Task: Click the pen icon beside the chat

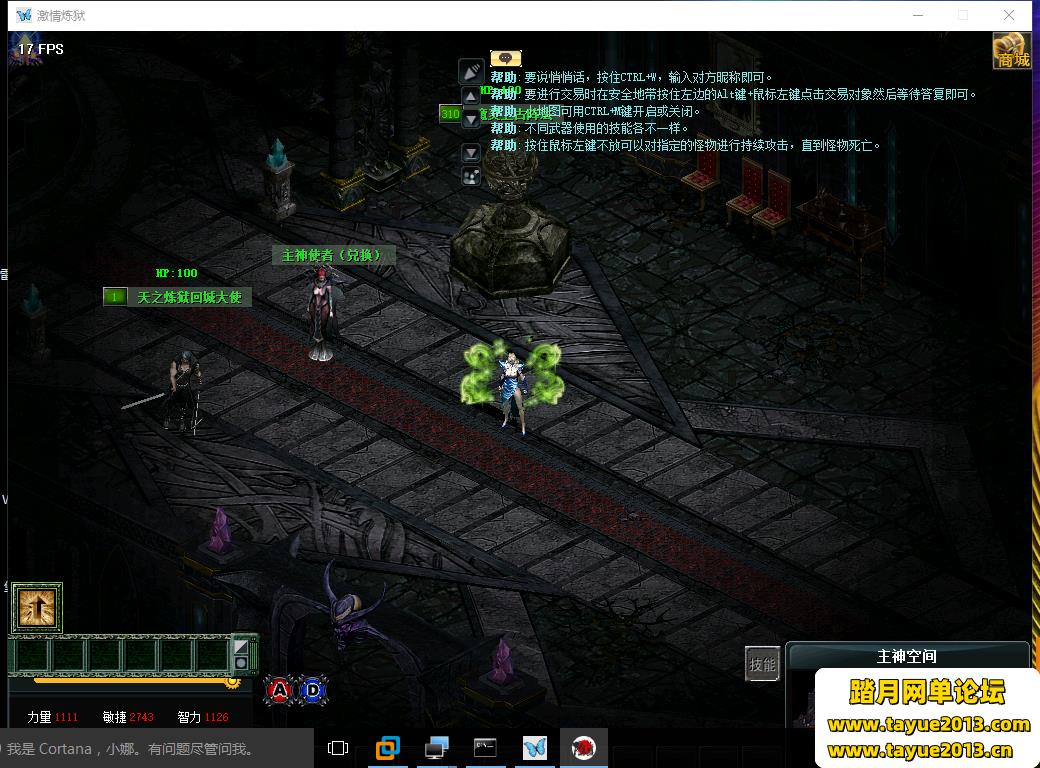Action: tap(471, 71)
